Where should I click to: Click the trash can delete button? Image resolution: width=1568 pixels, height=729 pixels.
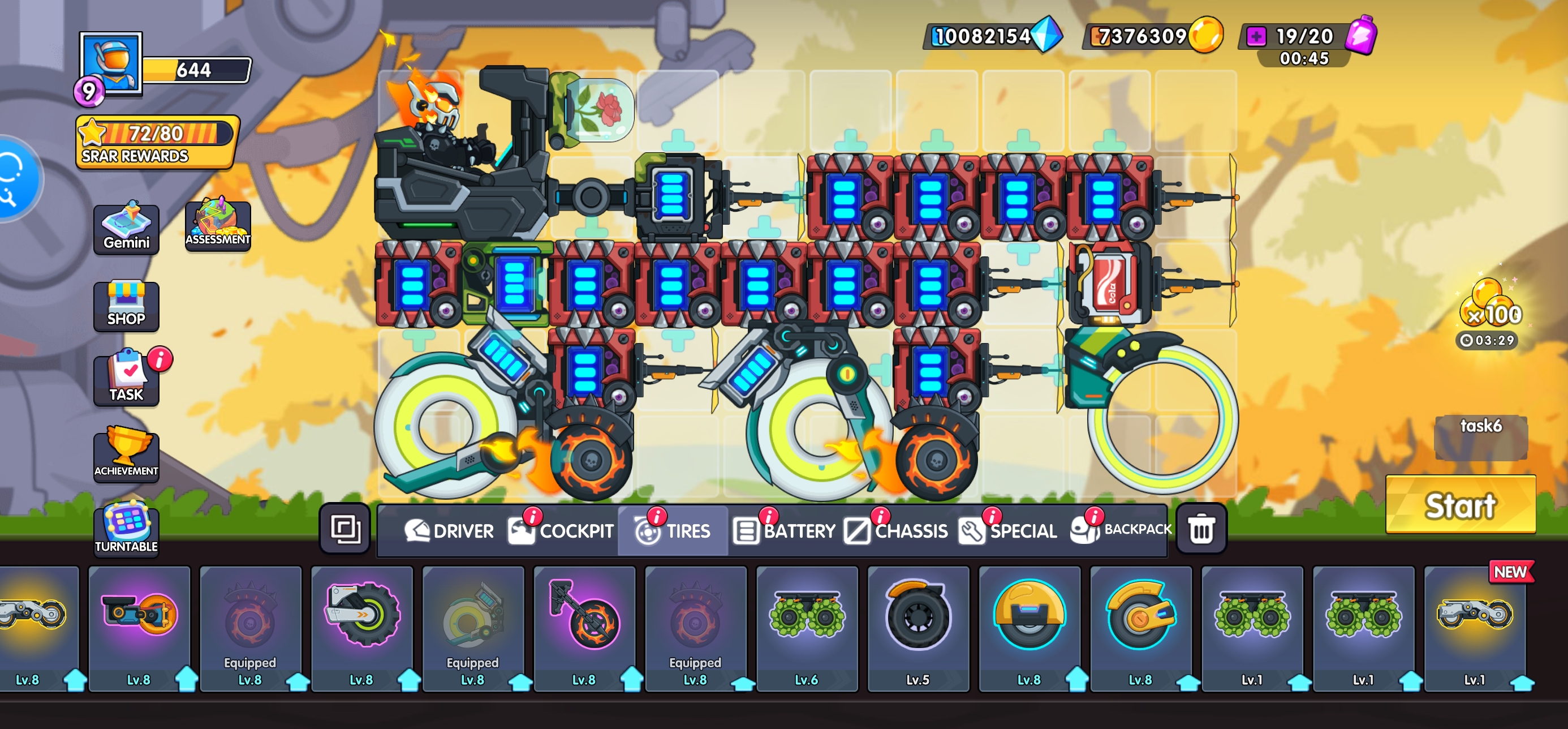point(1201,529)
